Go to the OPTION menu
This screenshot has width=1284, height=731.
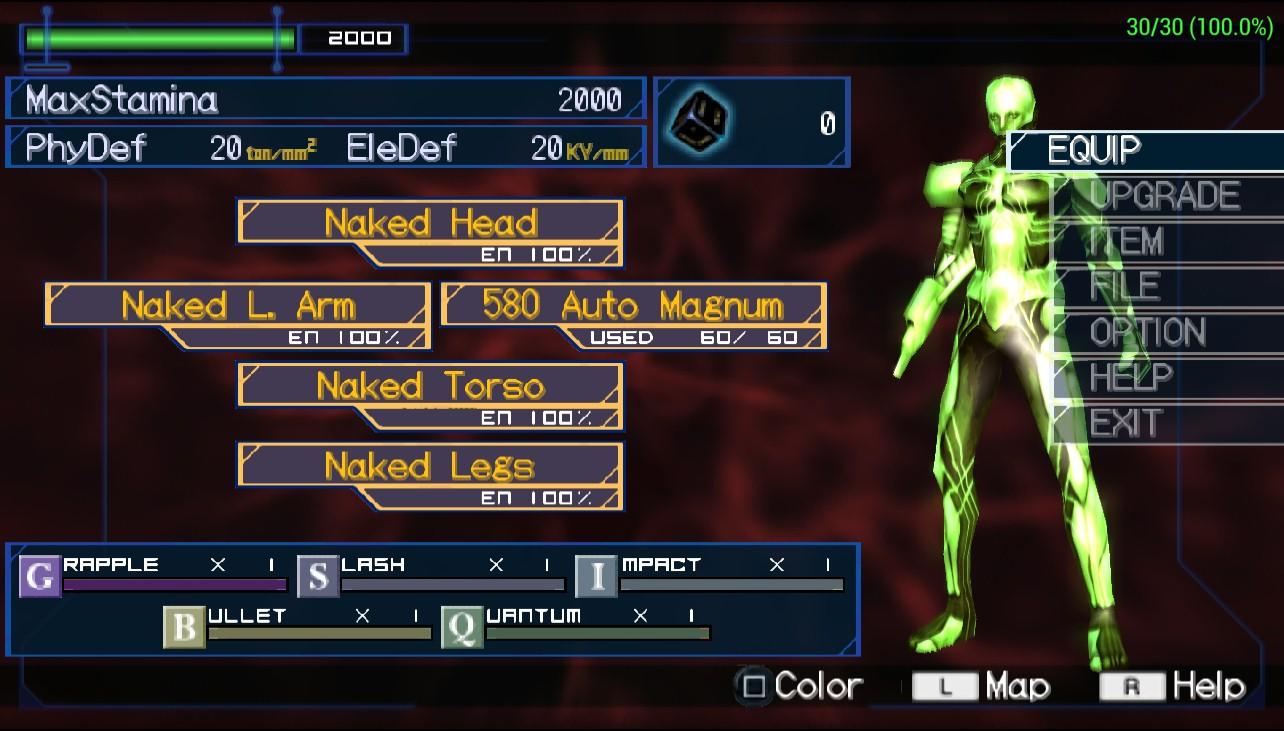1147,332
